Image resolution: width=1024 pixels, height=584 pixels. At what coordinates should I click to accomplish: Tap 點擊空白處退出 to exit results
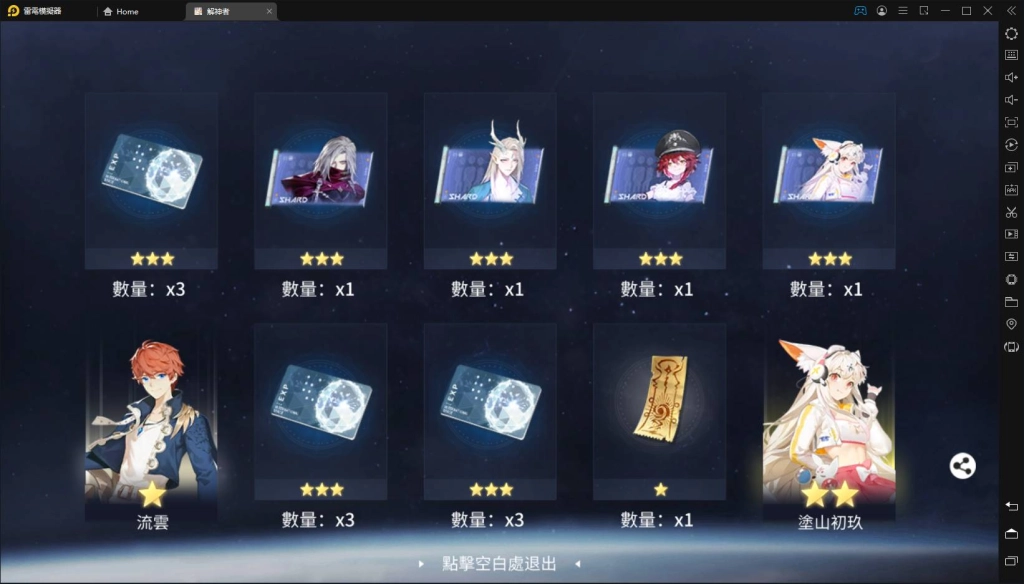pyautogui.click(x=499, y=564)
